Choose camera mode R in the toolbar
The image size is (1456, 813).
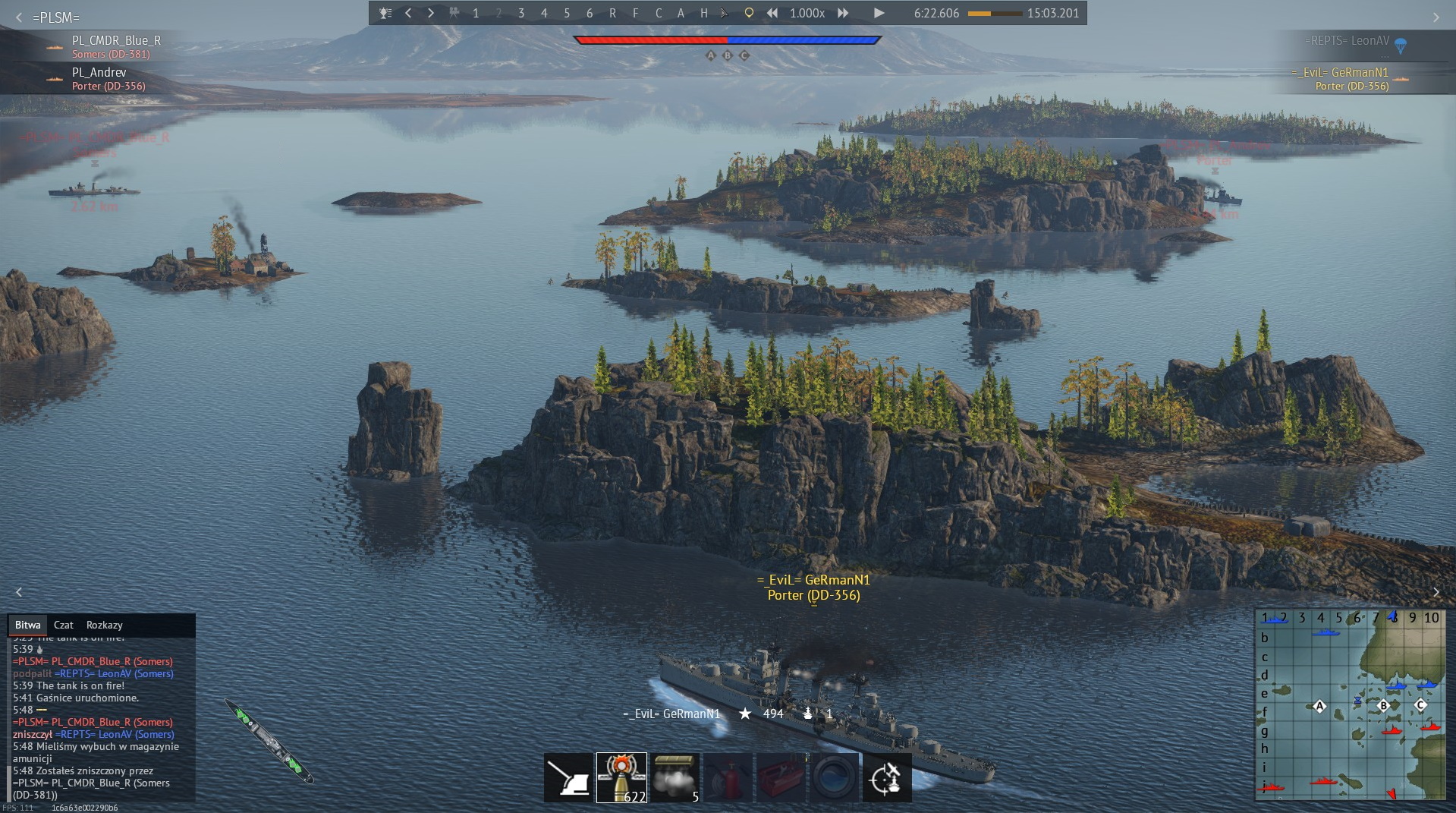612,13
